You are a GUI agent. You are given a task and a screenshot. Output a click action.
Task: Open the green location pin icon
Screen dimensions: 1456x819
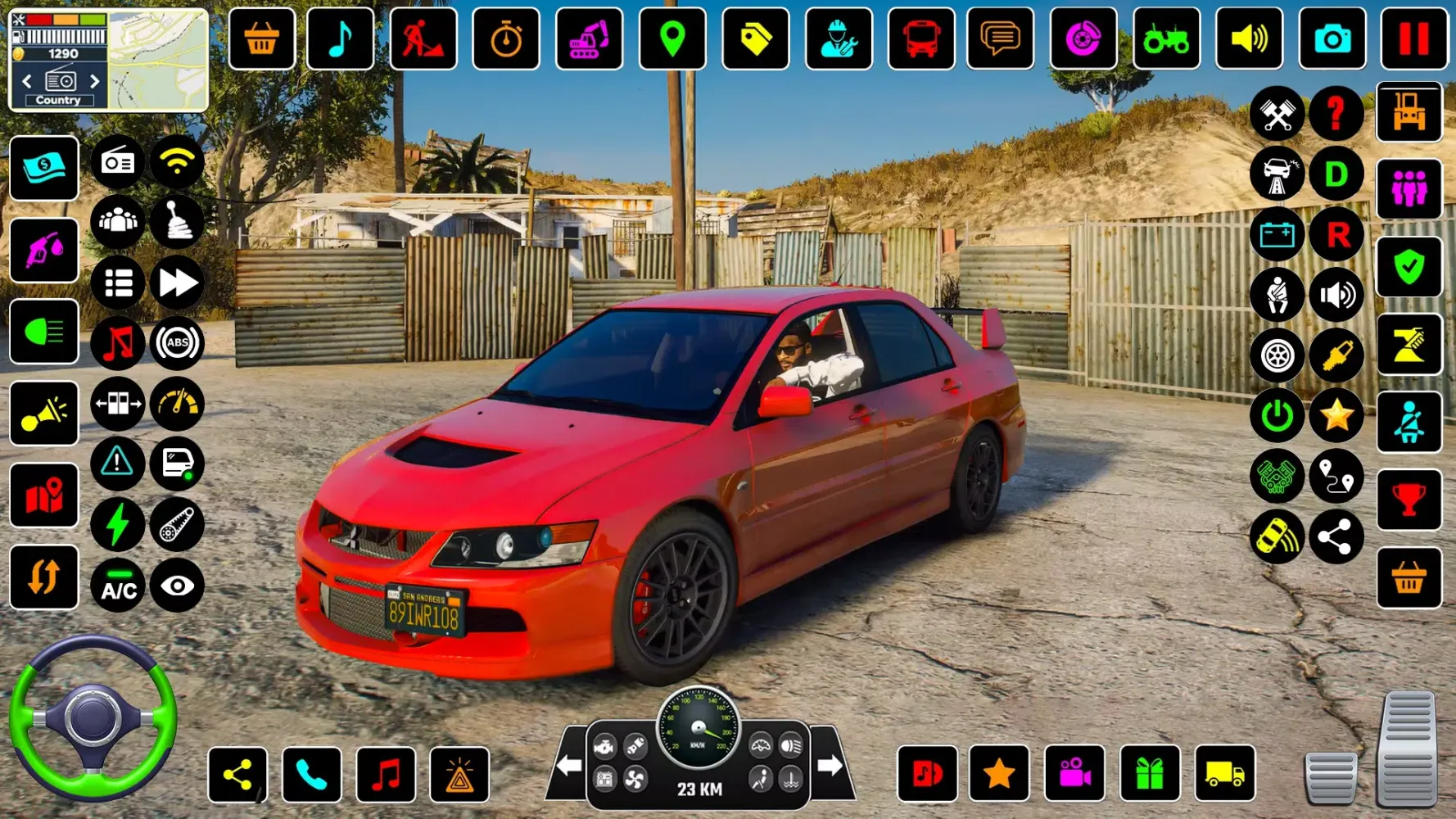point(672,38)
